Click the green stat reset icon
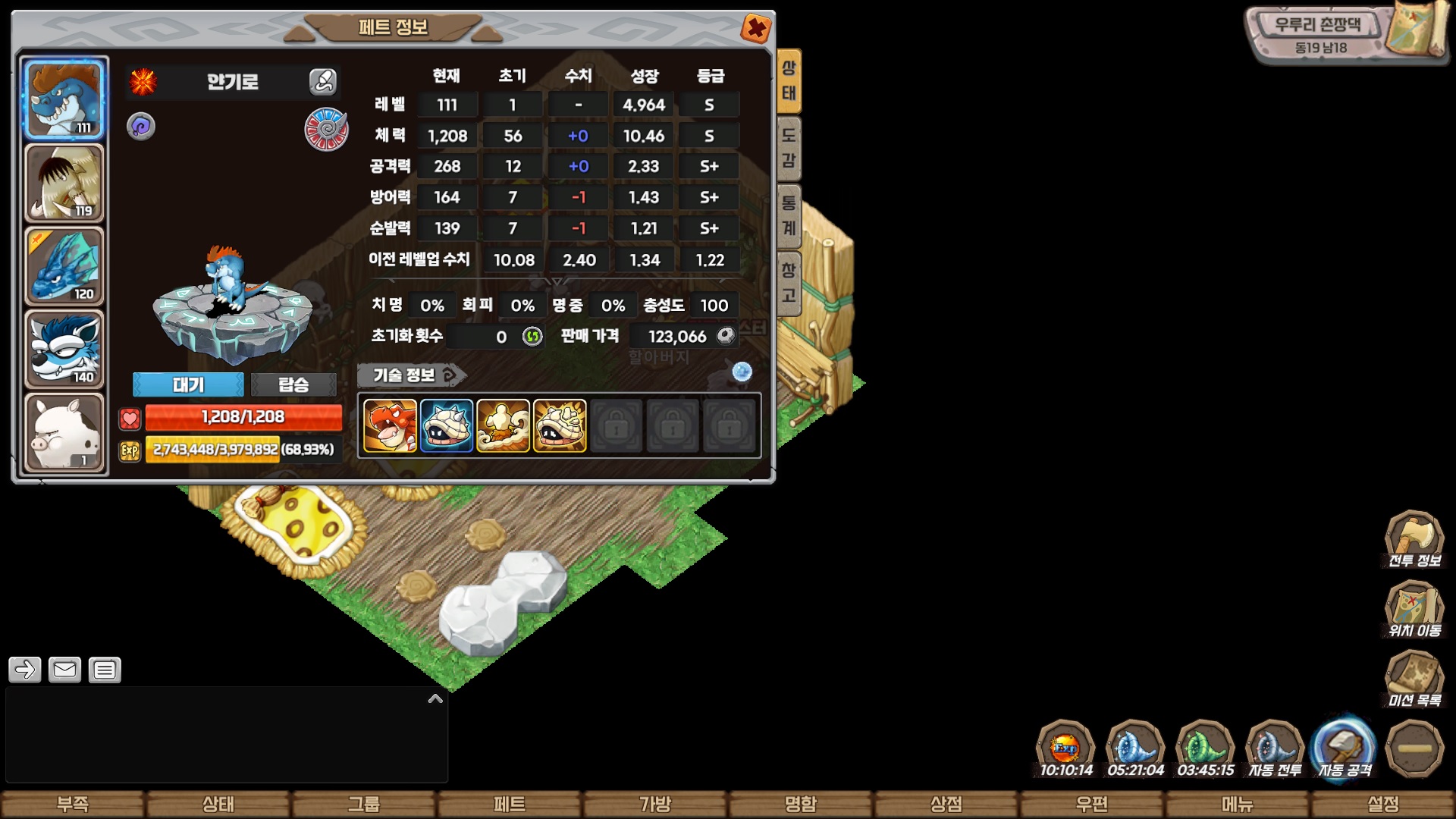This screenshot has height=819, width=1456. click(532, 336)
